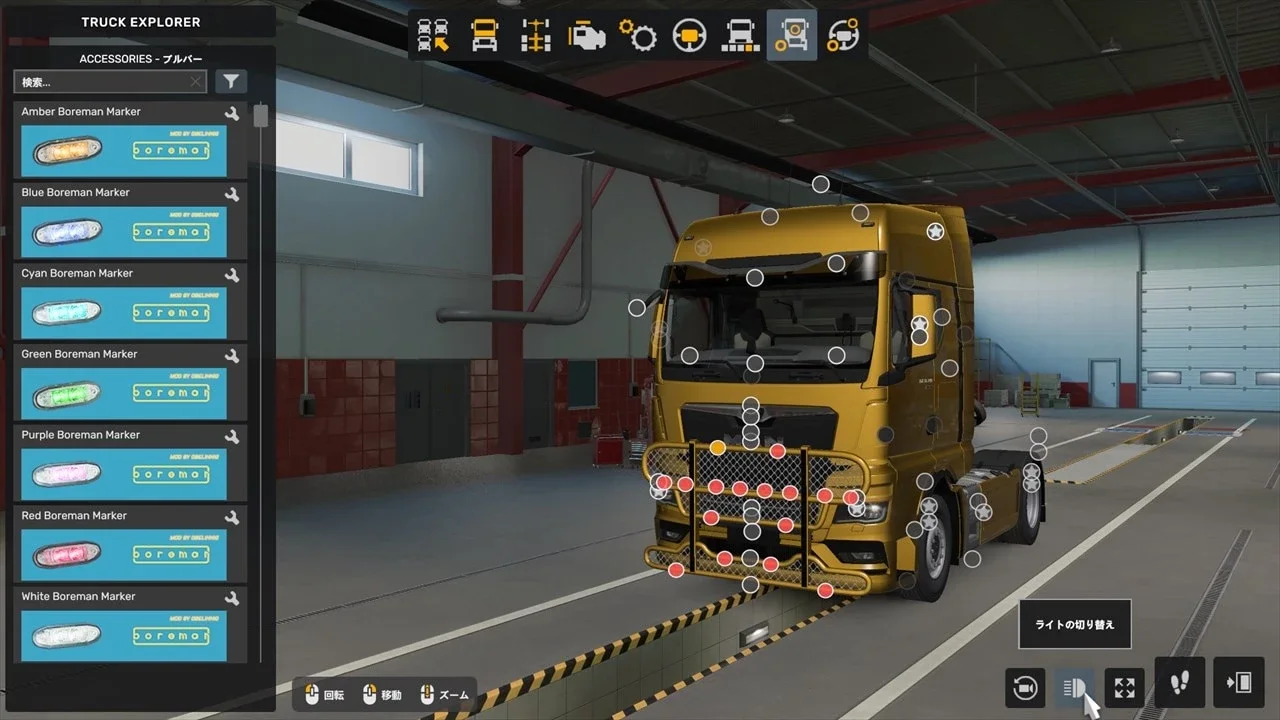The width and height of the screenshot is (1280, 720).
Task: Toggle the truck headlights
Action: pos(1074,687)
